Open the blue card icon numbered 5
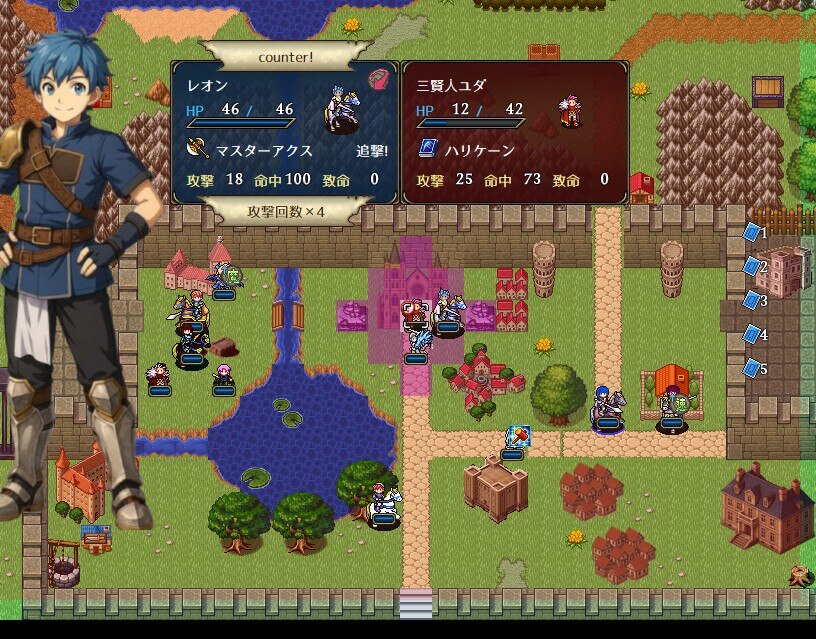Viewport: 816px width, 639px height. point(752,369)
